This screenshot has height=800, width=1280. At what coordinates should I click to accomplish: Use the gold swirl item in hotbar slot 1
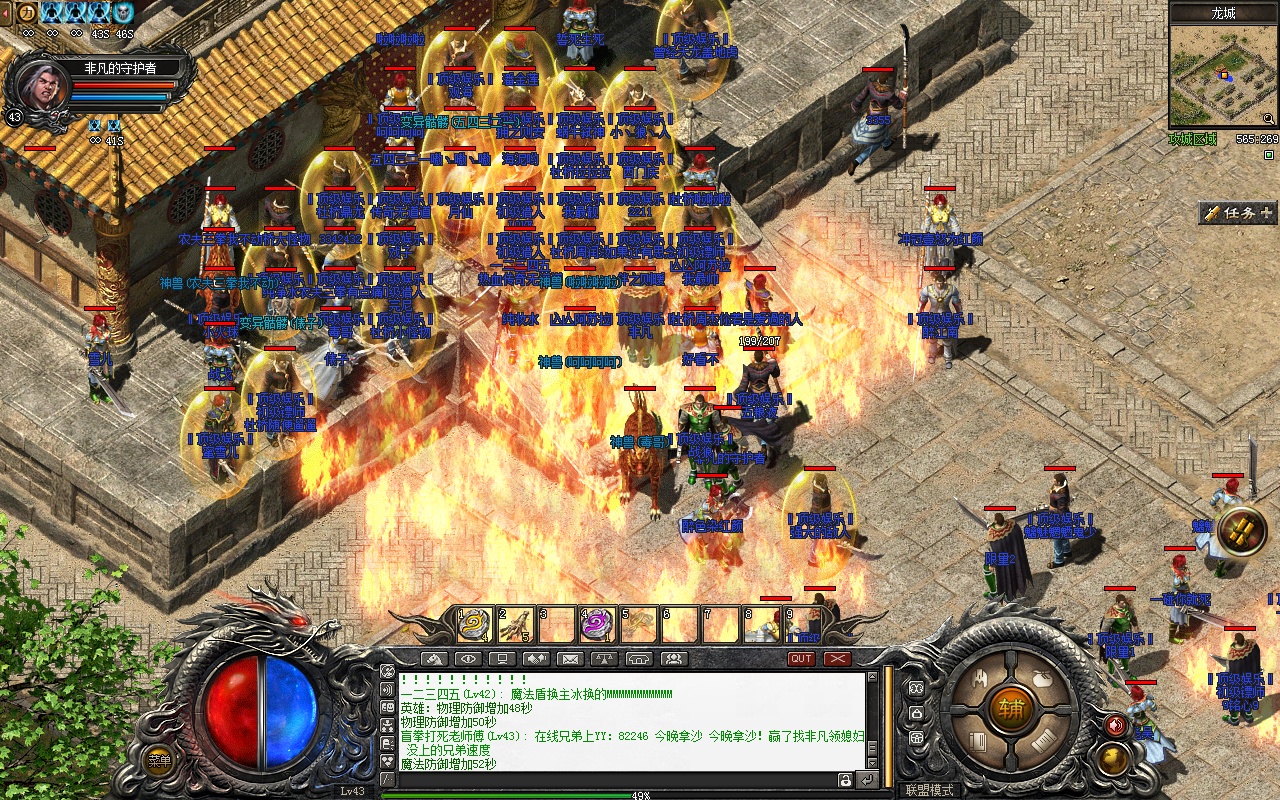click(474, 625)
